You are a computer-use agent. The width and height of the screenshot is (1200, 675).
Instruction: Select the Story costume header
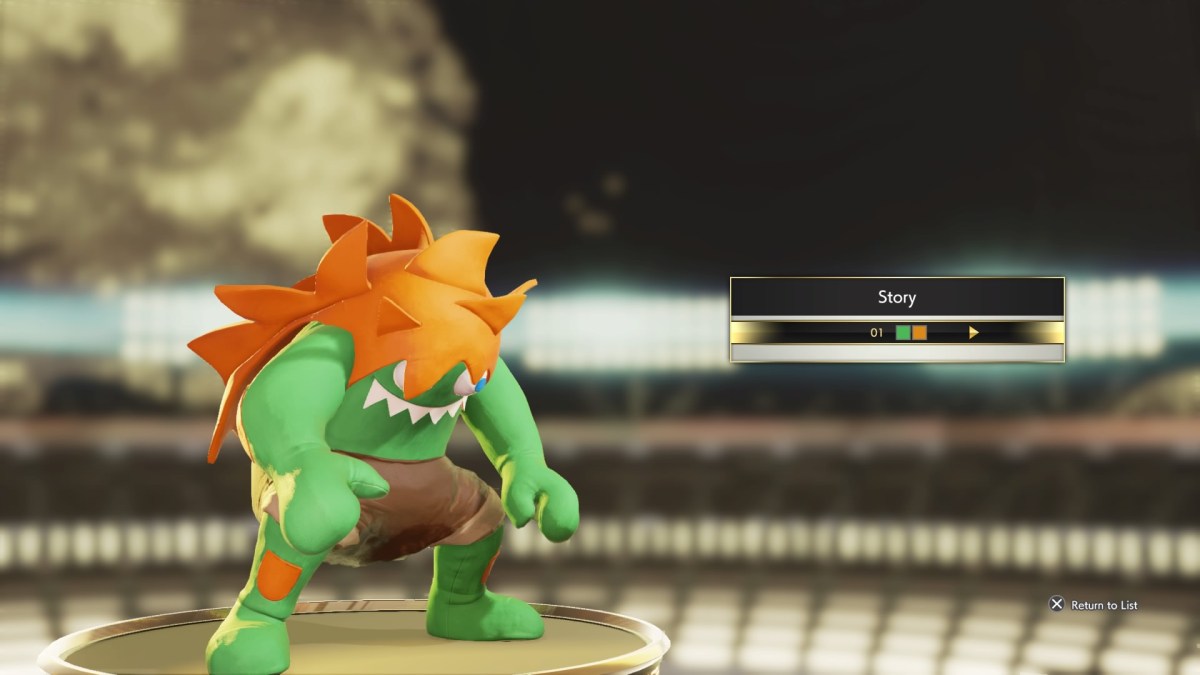897,297
